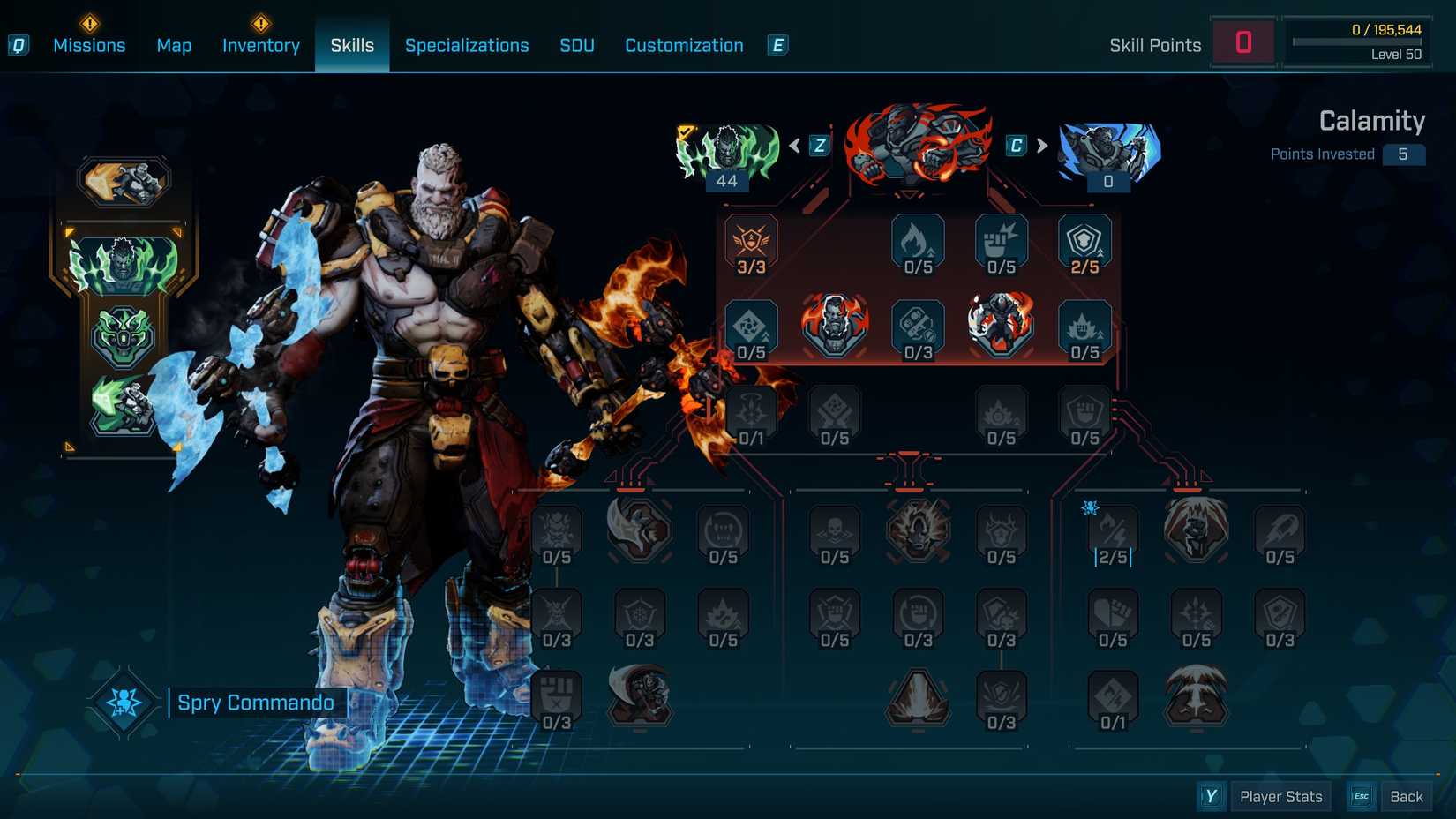The height and width of the screenshot is (819, 1456).
Task: Switch to the Inventory tab
Action: coord(260,45)
